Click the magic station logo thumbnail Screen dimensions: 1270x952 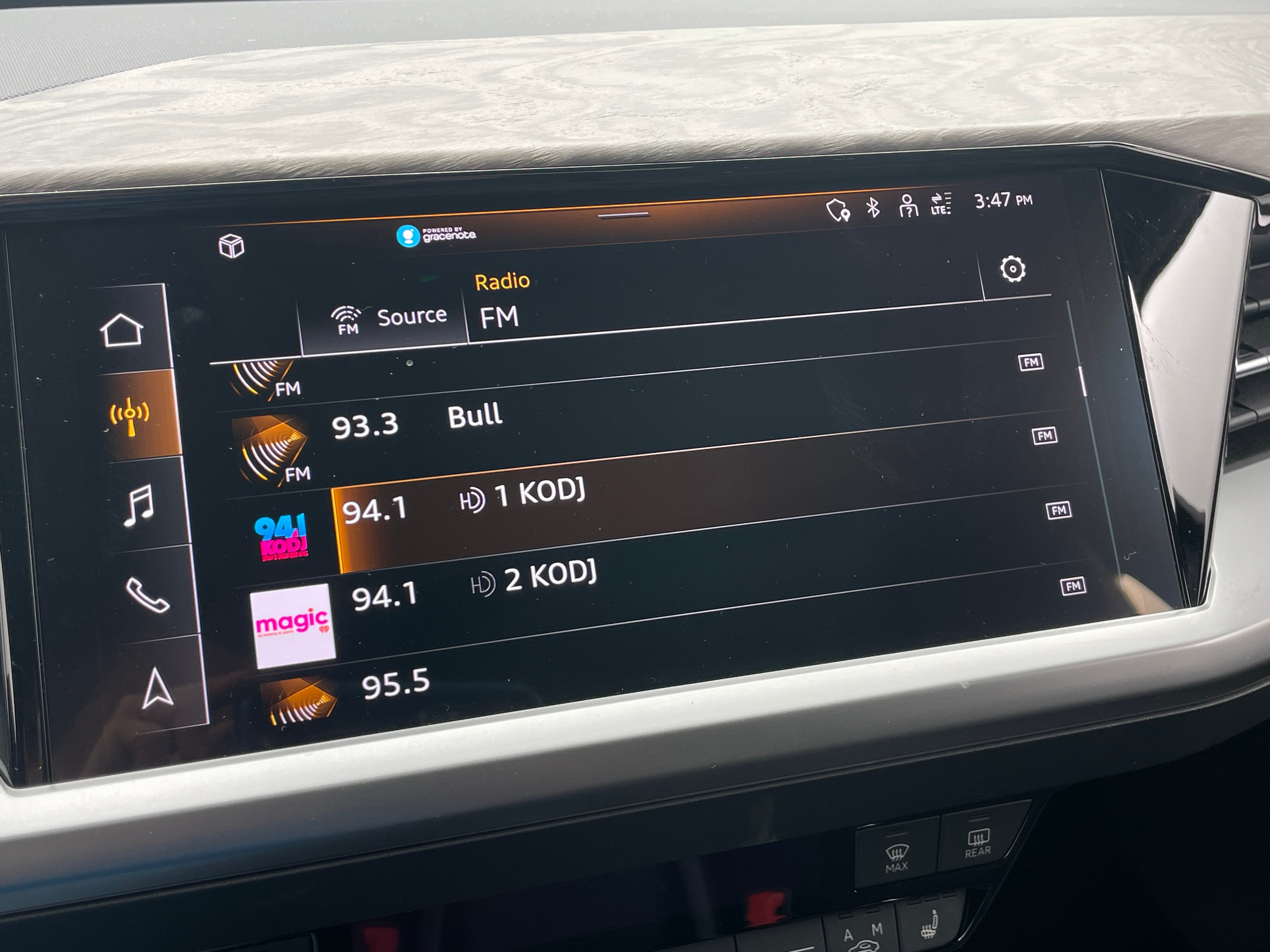293,626
